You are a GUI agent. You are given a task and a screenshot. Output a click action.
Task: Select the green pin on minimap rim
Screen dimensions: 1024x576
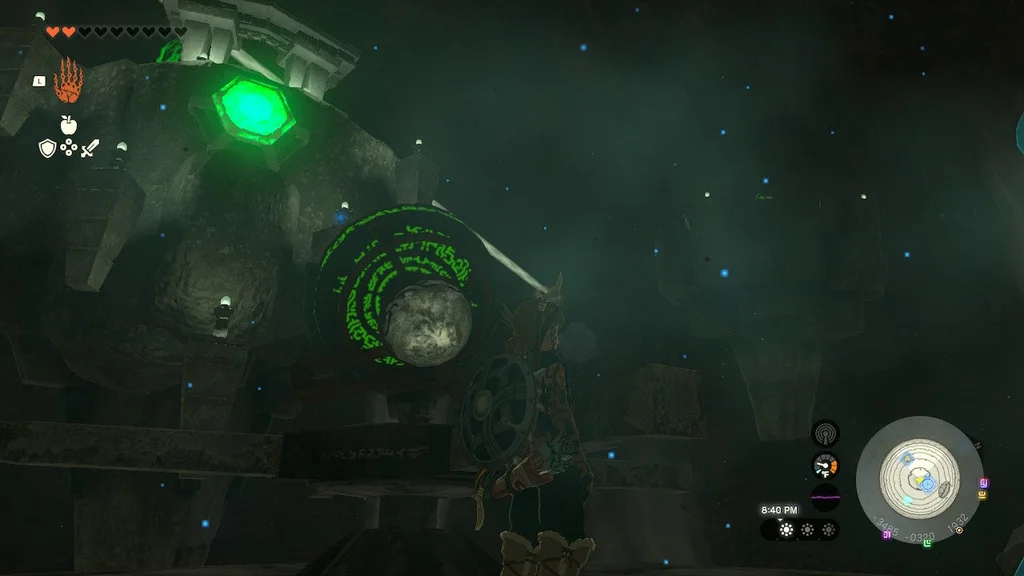[927, 543]
